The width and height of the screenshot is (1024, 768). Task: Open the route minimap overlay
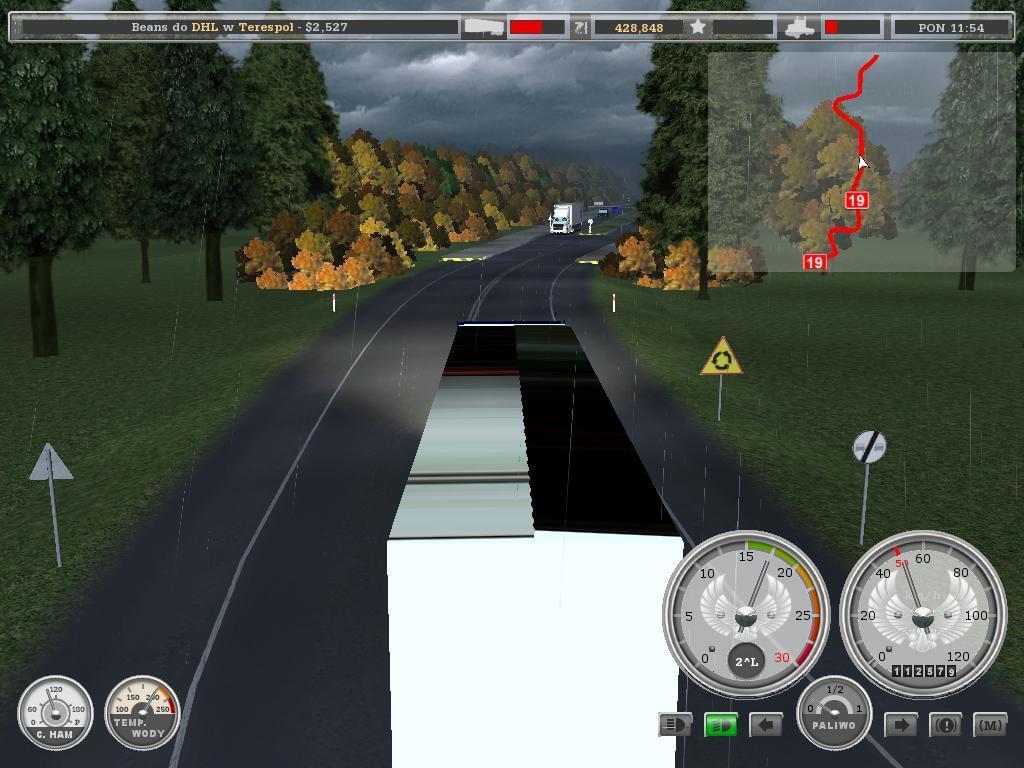click(x=861, y=162)
